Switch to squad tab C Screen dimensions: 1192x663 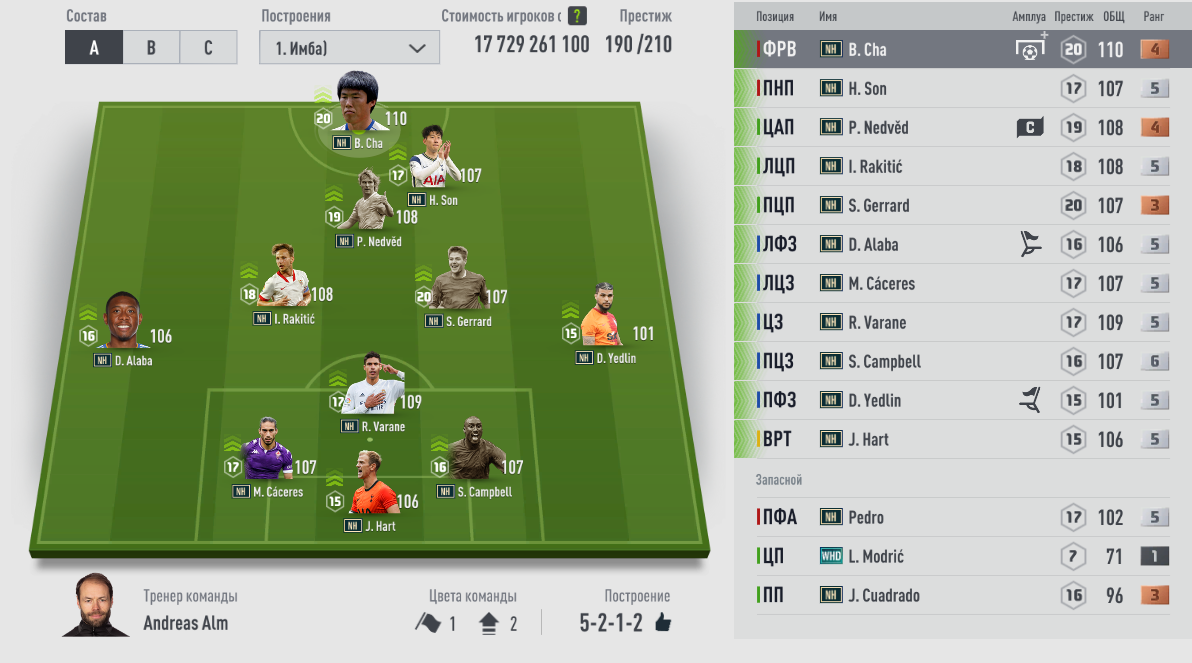coord(208,47)
